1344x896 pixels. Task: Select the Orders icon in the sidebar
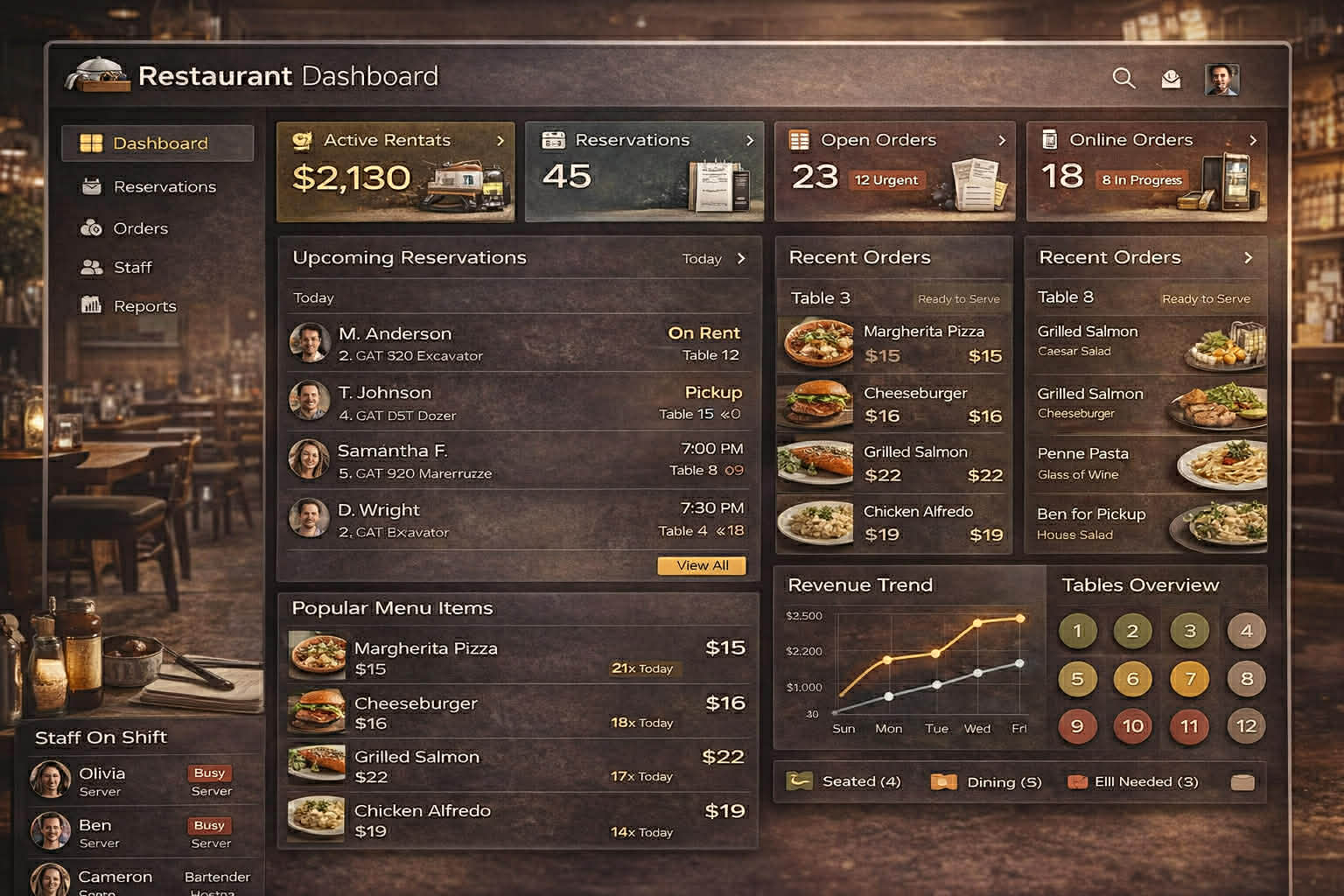pyautogui.click(x=90, y=227)
